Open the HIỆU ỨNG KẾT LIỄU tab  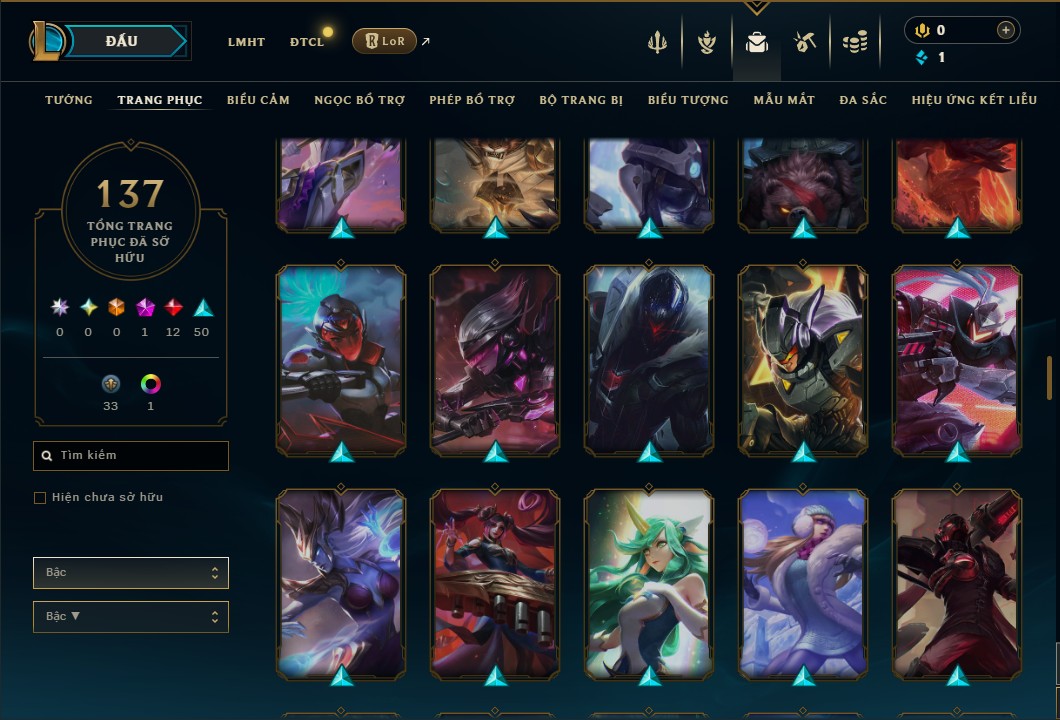[974, 100]
